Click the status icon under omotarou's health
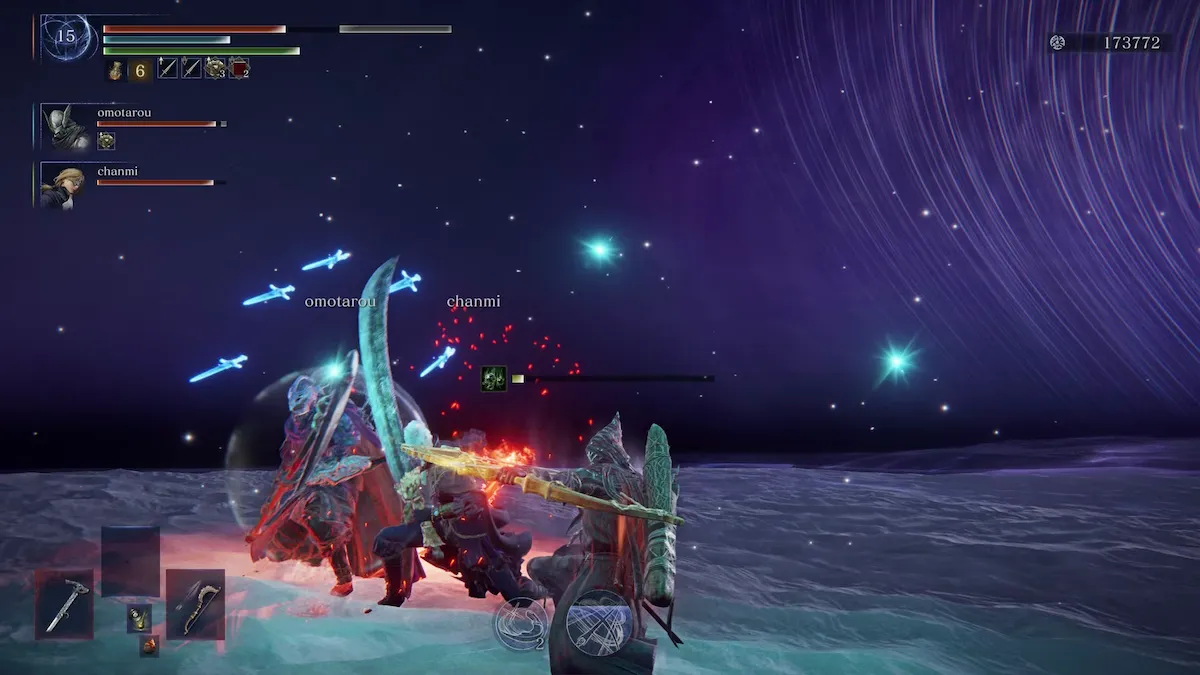 pos(106,141)
